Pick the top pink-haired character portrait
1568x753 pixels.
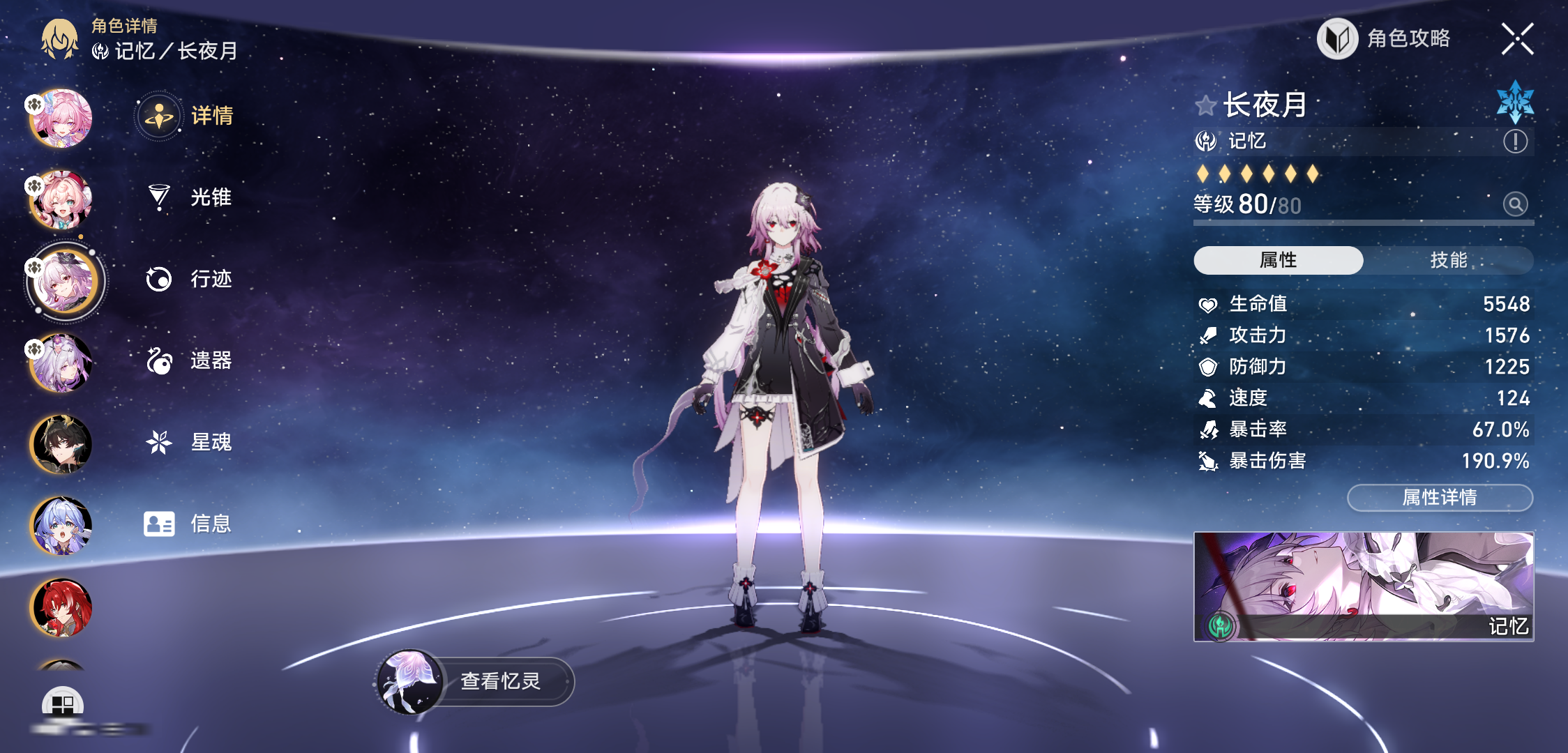(x=61, y=119)
